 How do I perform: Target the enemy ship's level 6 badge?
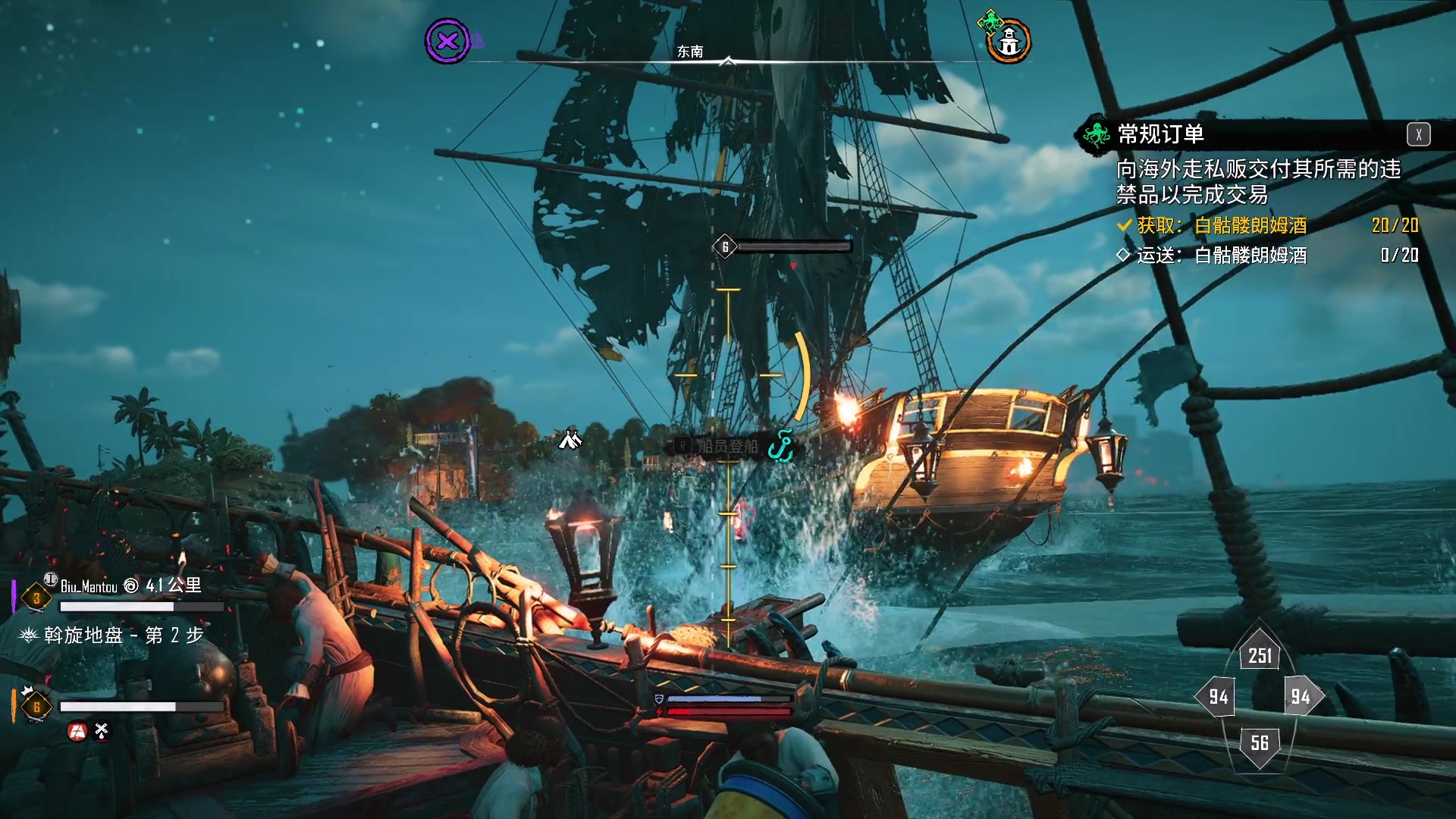coord(725,246)
